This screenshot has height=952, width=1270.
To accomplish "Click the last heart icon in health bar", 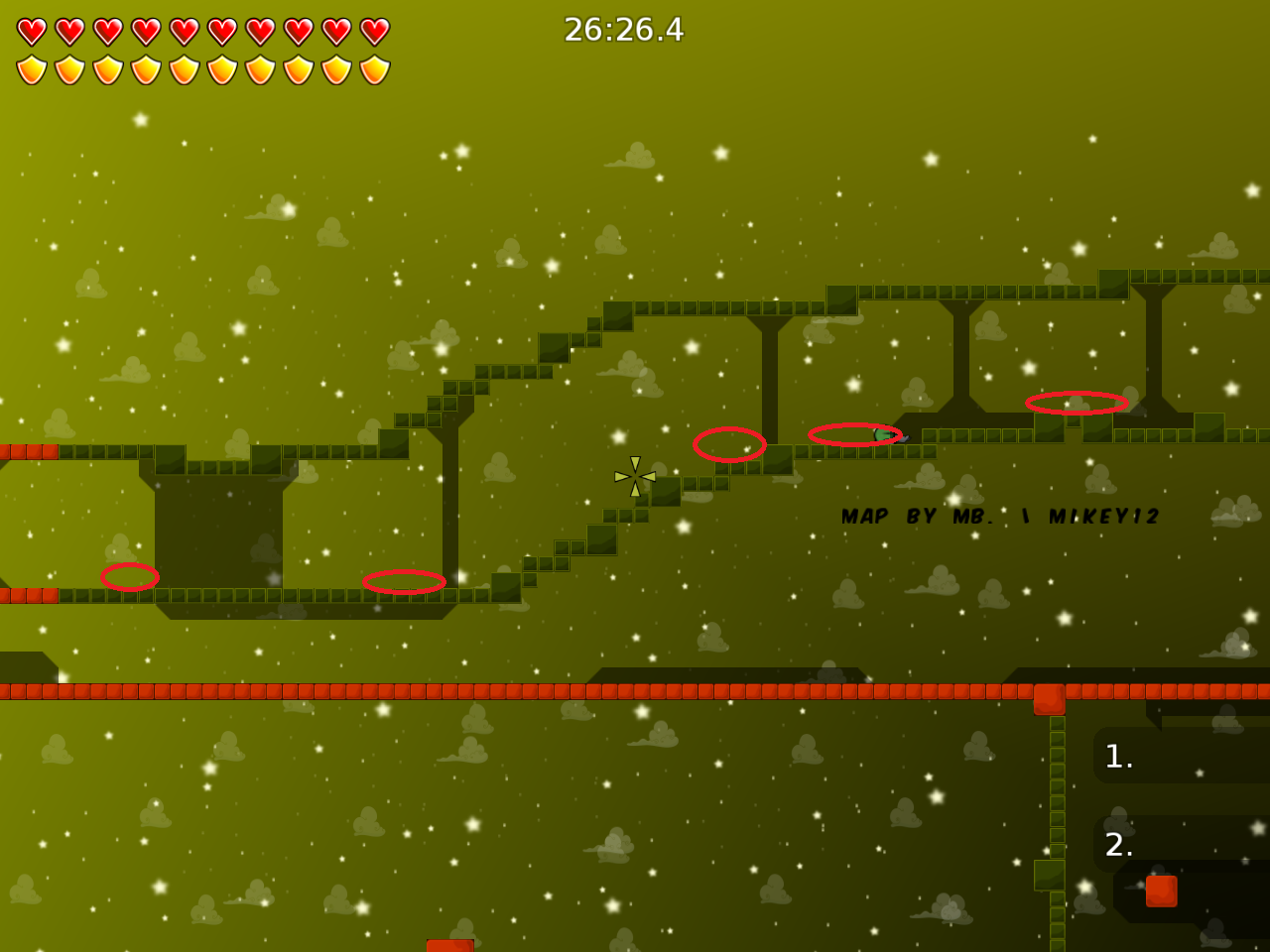I will pos(372,30).
